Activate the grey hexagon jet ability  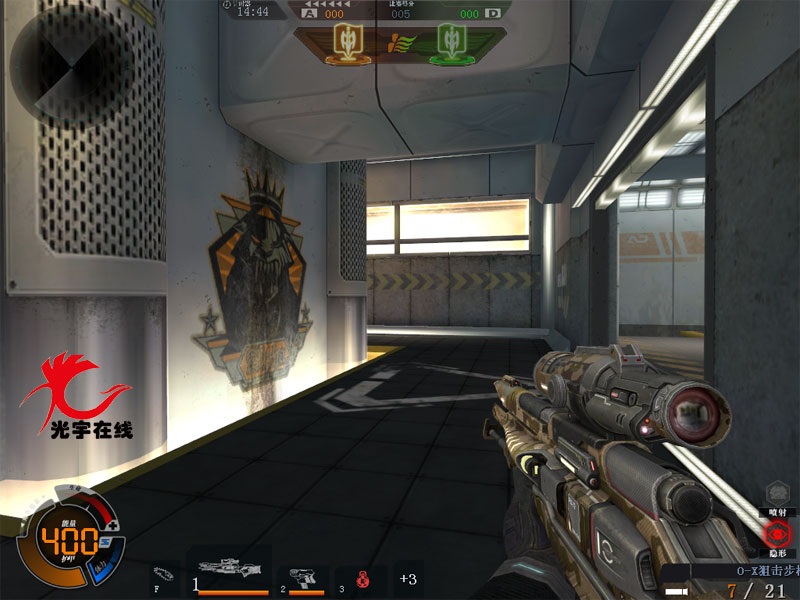(777, 493)
